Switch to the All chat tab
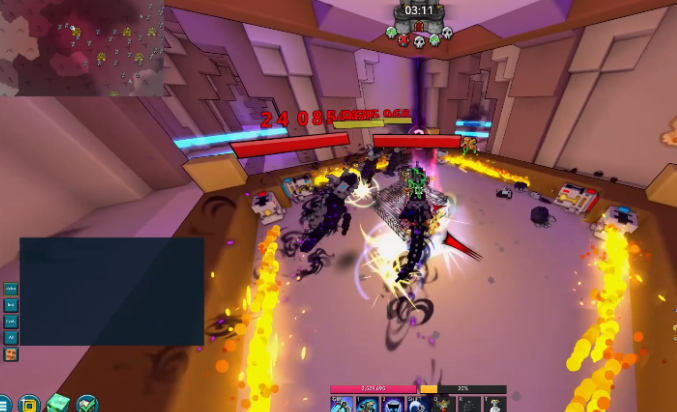Viewport: 677px width, 412px height. pos(11,337)
